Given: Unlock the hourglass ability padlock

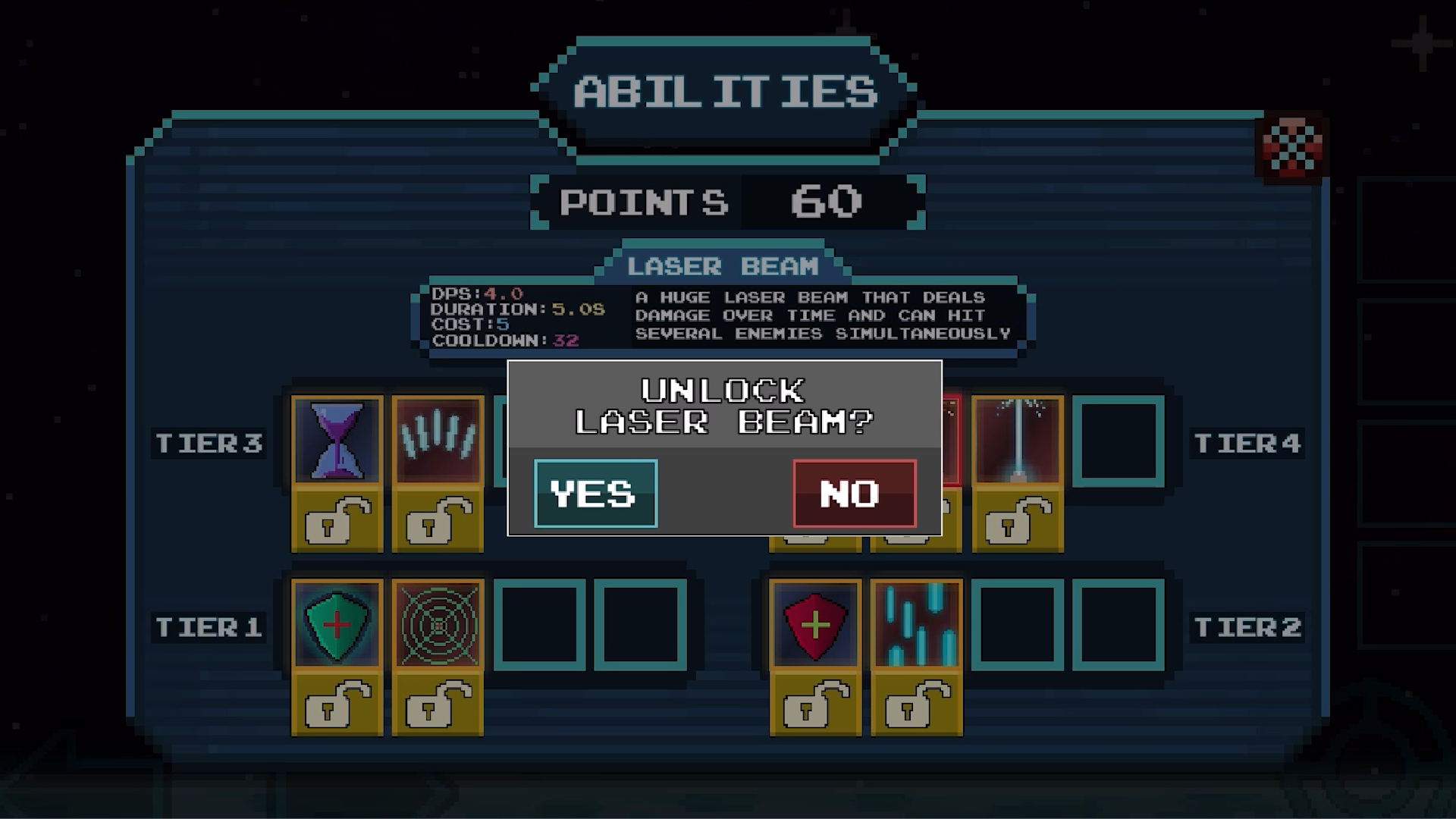Looking at the screenshot, I should click(x=336, y=521).
